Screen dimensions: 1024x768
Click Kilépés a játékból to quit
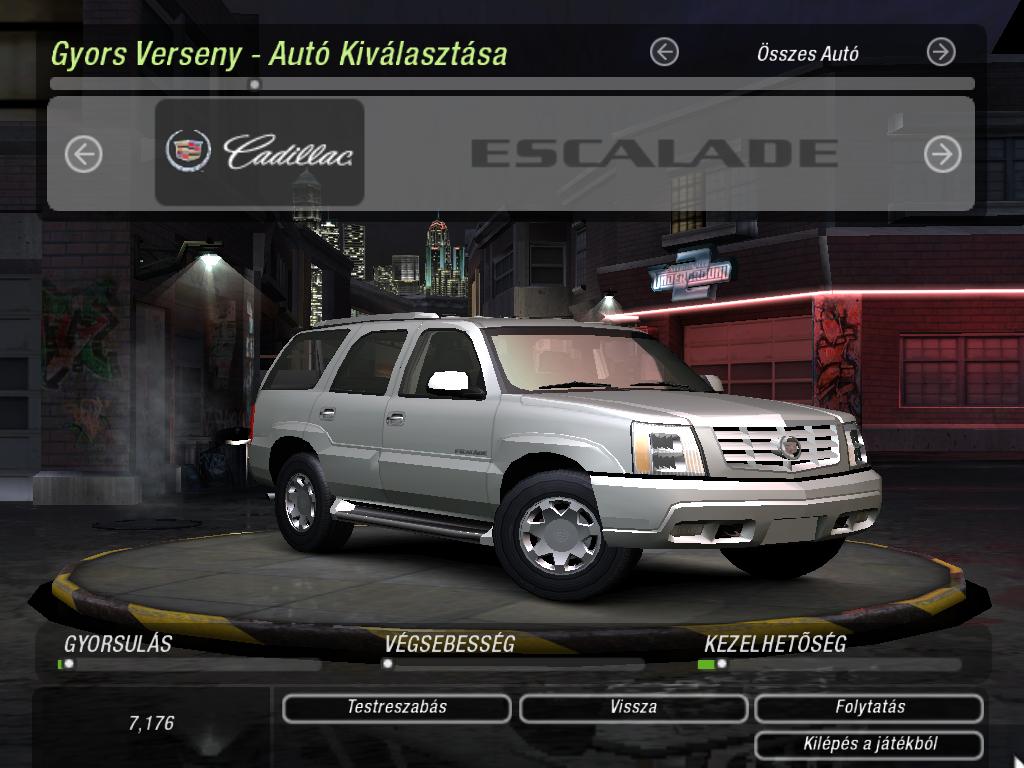click(x=869, y=744)
